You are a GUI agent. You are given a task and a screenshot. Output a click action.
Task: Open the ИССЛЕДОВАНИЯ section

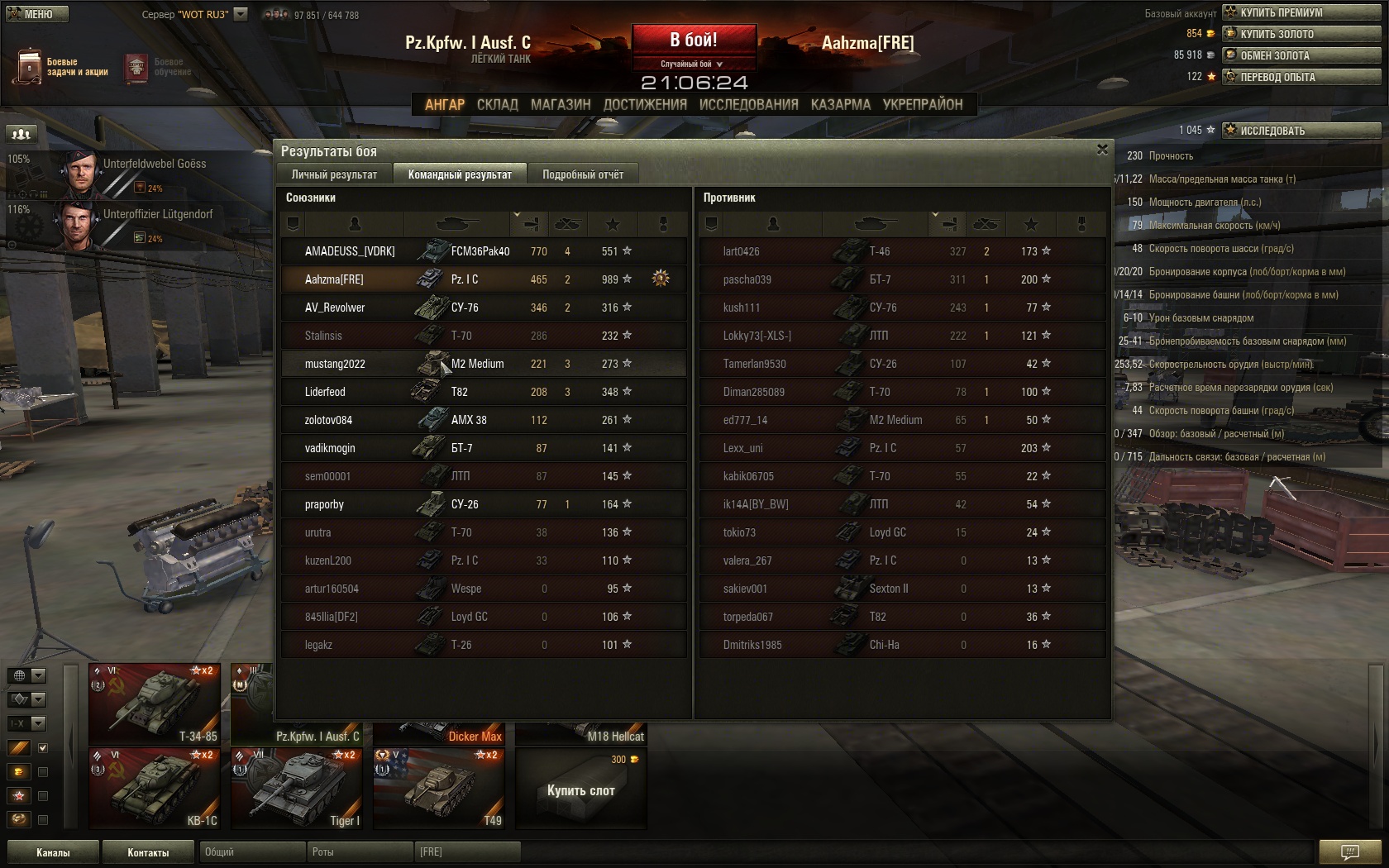[748, 104]
